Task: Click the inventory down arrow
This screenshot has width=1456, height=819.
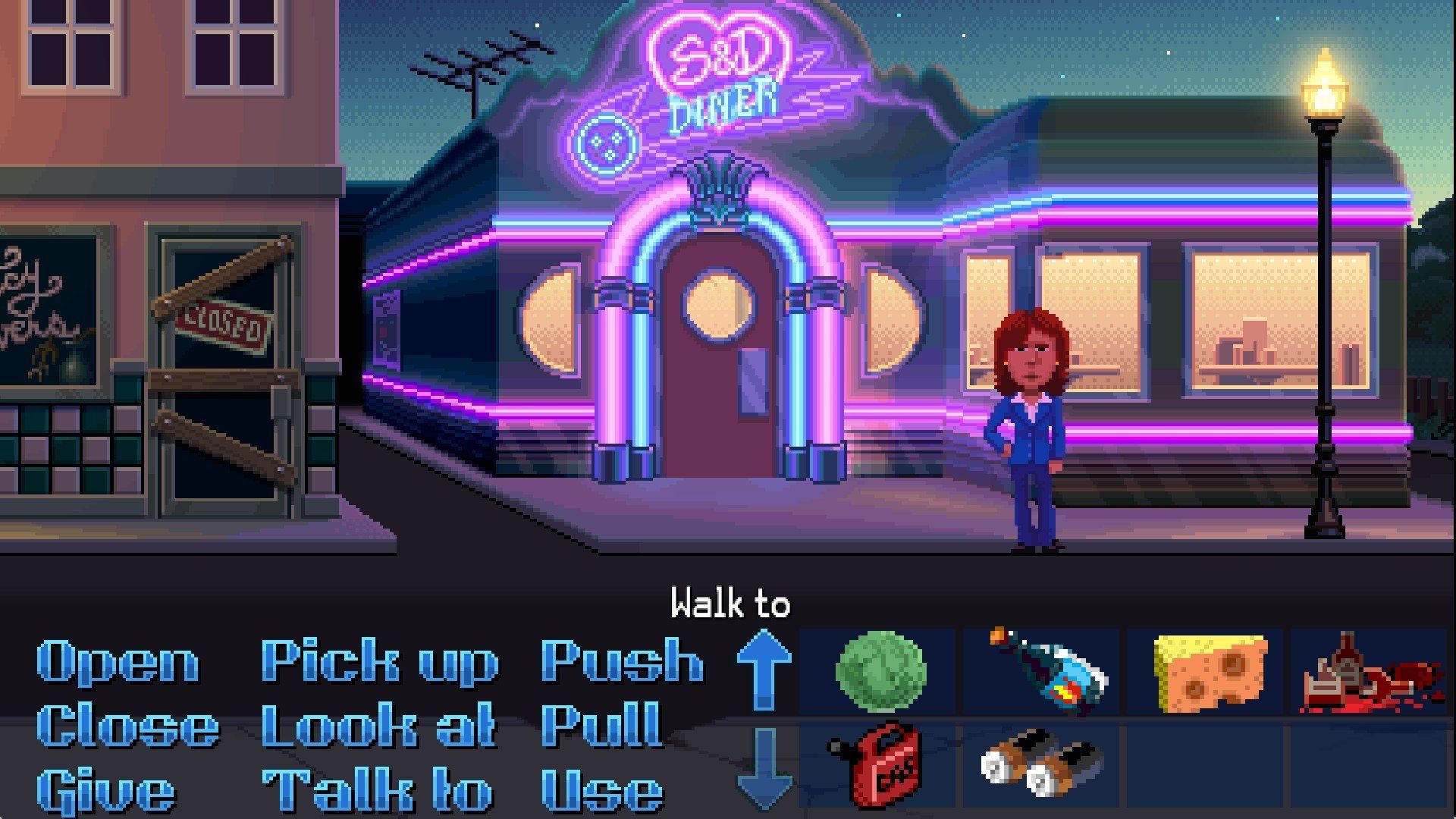Action: [764, 766]
